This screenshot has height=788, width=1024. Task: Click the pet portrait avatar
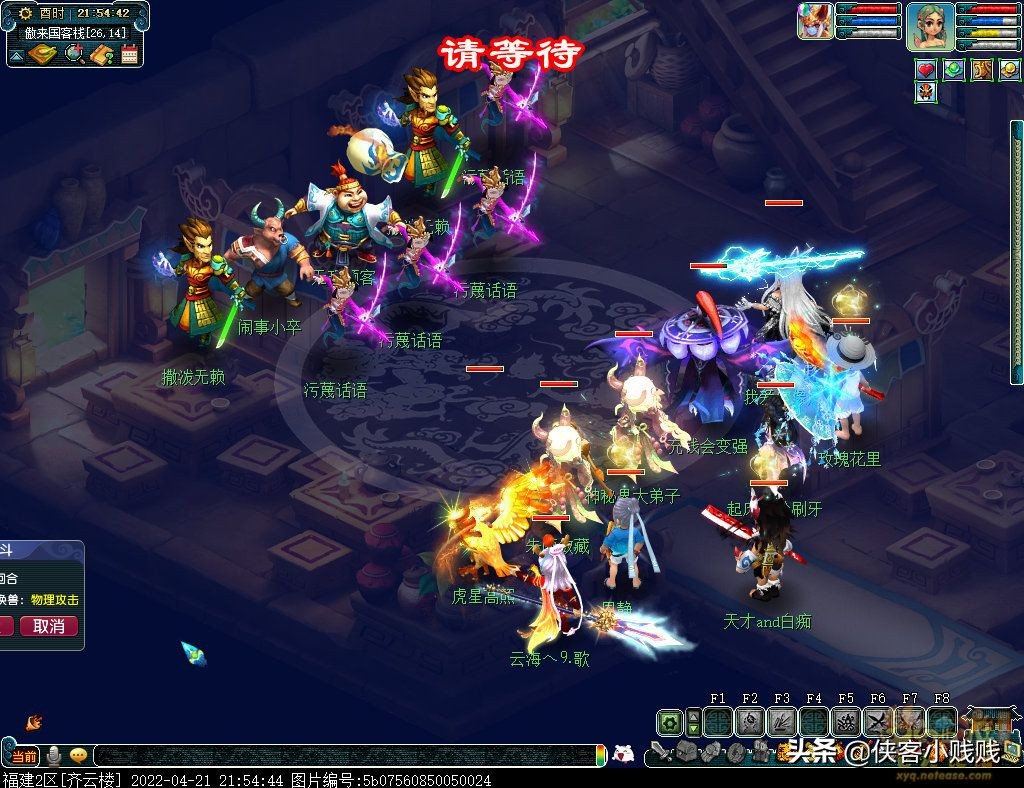tap(815, 21)
